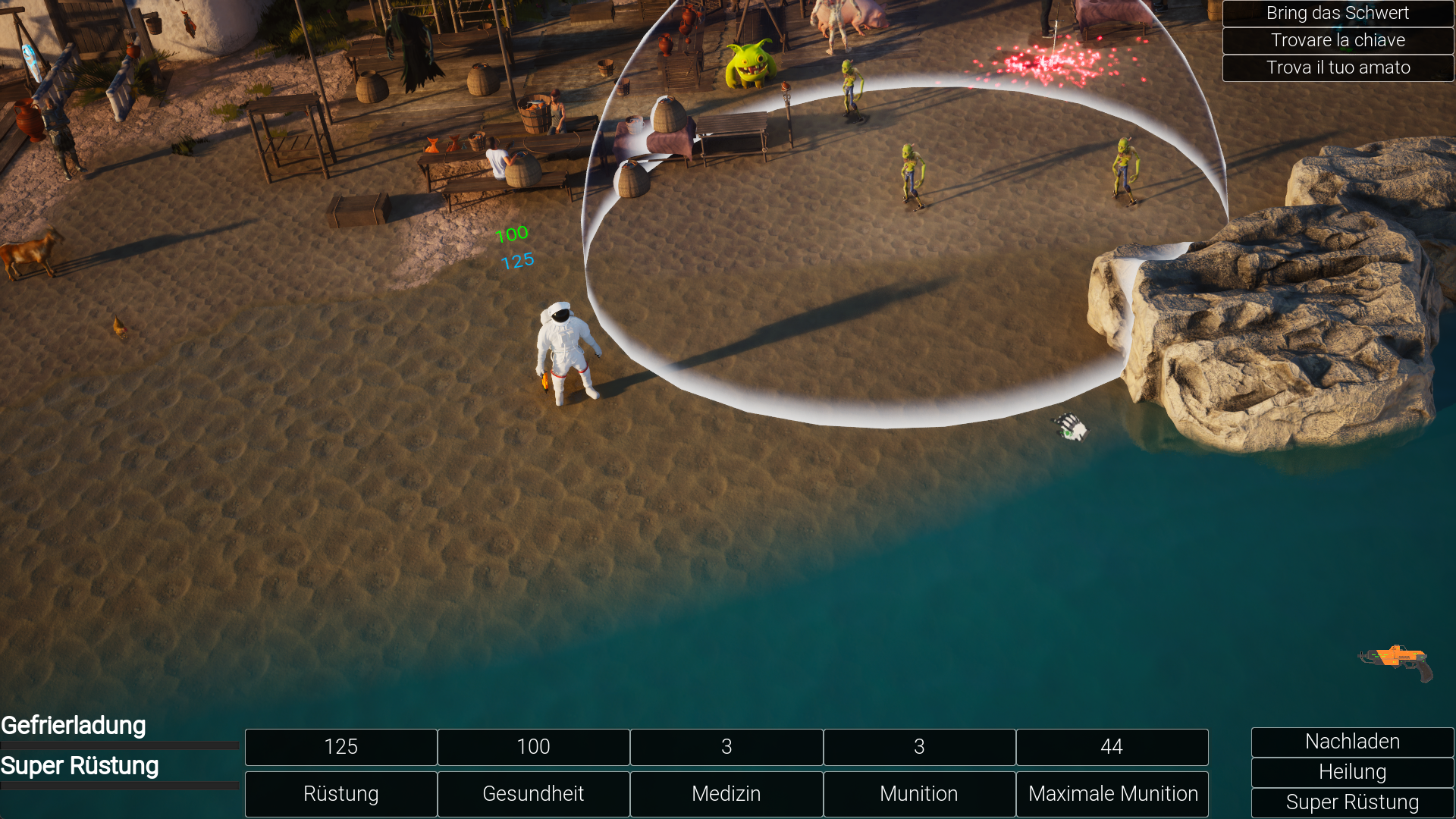This screenshot has width=1456, height=819.
Task: Open the Trova il tuo amato quest
Action: pos(1338,67)
